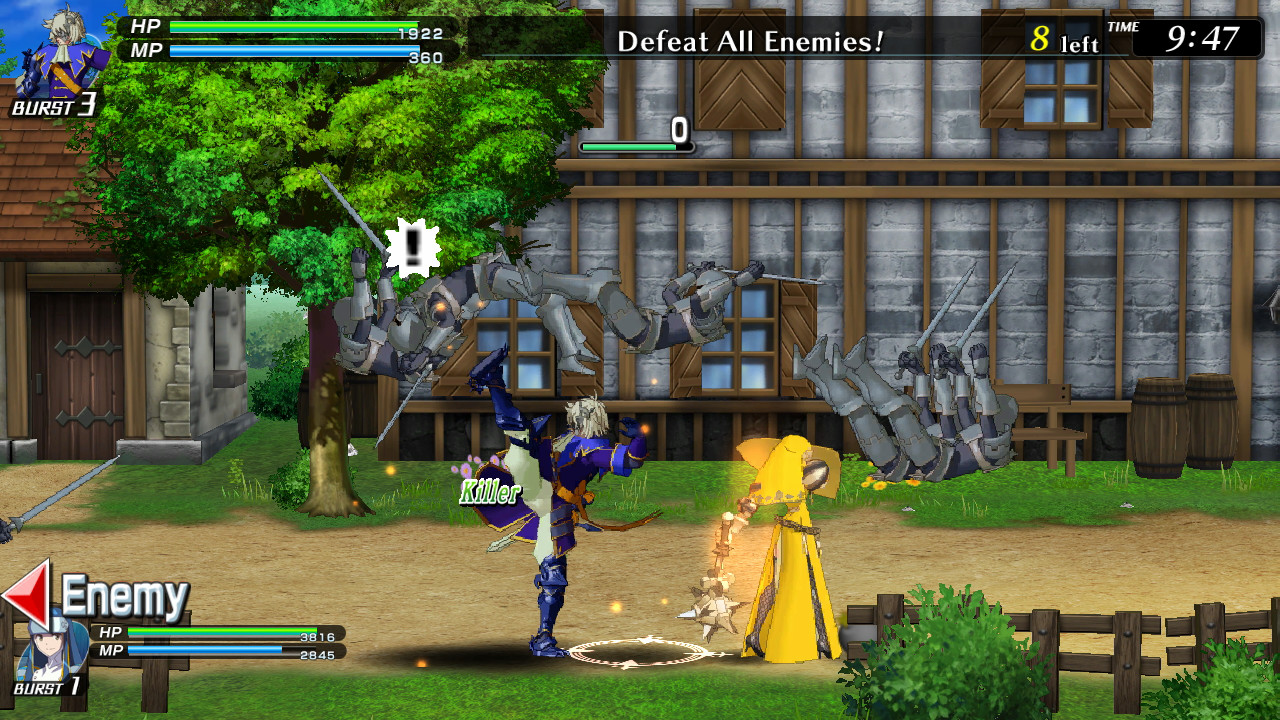Click the red Enemy indicator arrow
1280x720 pixels.
click(x=30, y=595)
